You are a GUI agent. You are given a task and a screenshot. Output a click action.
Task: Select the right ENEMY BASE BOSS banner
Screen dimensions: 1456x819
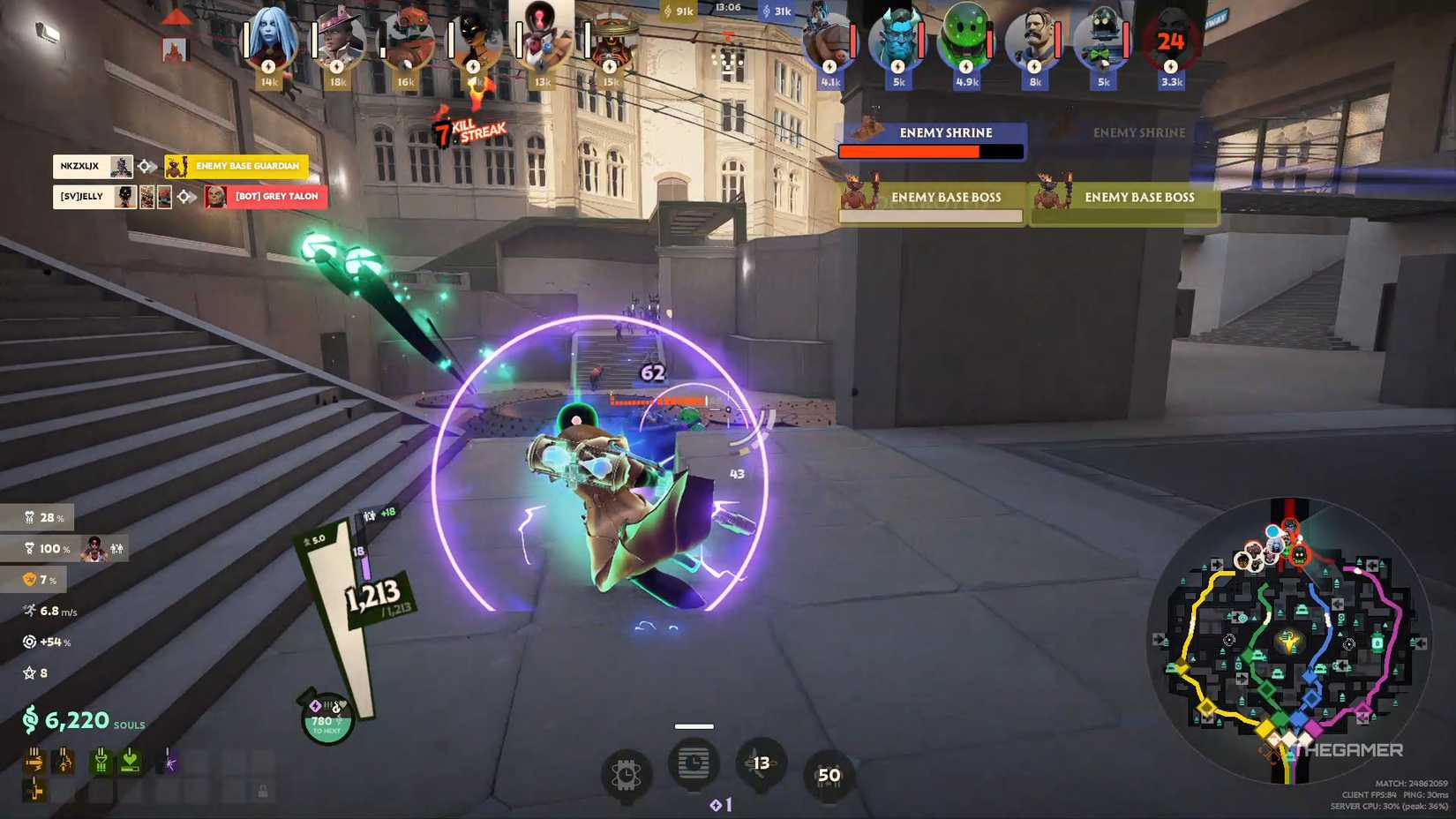tap(1139, 198)
